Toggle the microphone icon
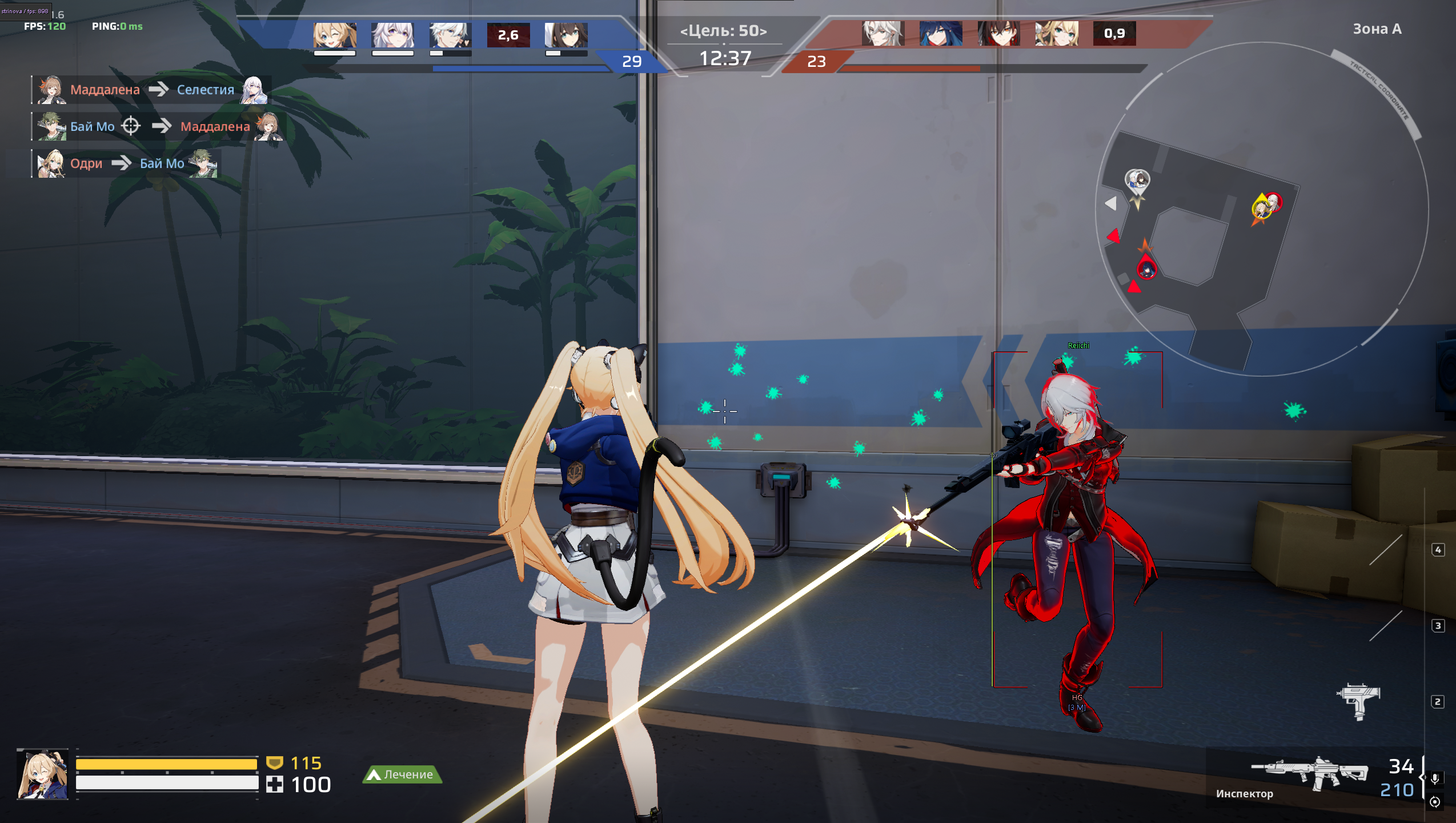This screenshot has height=823, width=1456. (1435, 778)
